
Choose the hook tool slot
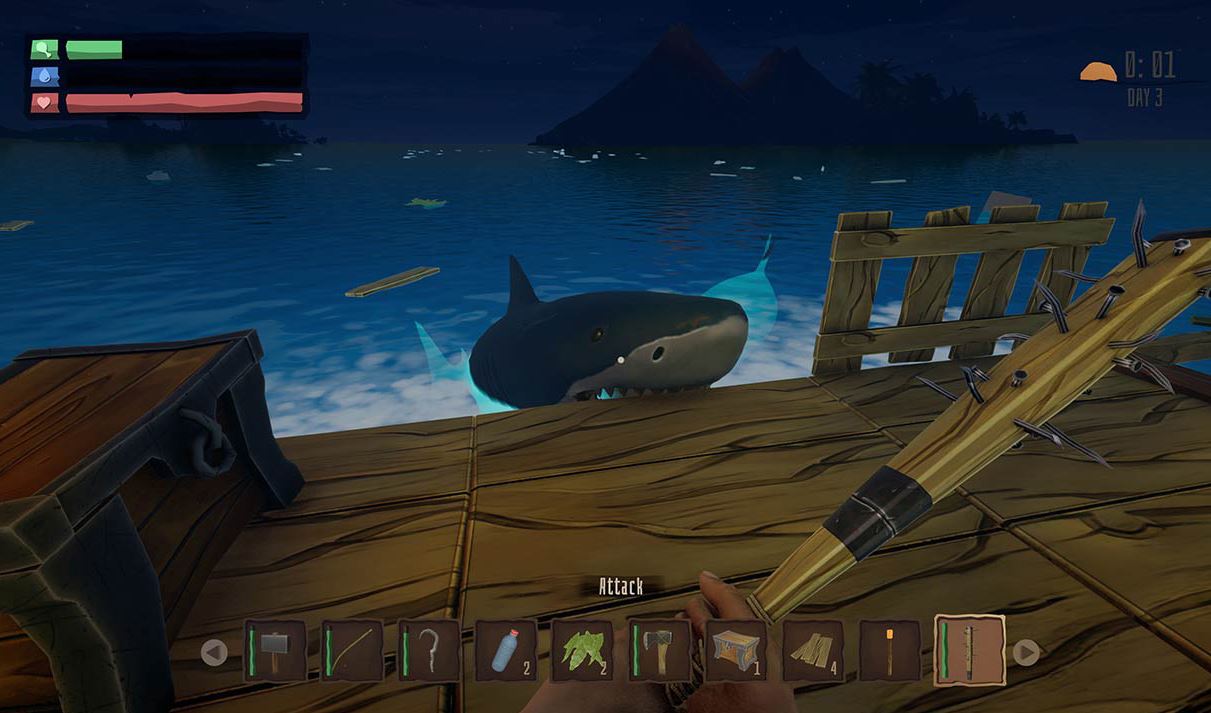coord(429,651)
